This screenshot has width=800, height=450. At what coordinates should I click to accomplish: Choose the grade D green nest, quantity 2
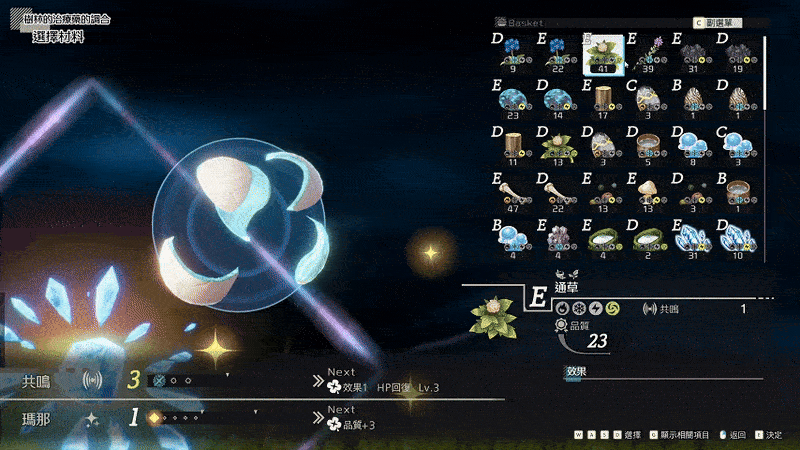tap(648, 235)
